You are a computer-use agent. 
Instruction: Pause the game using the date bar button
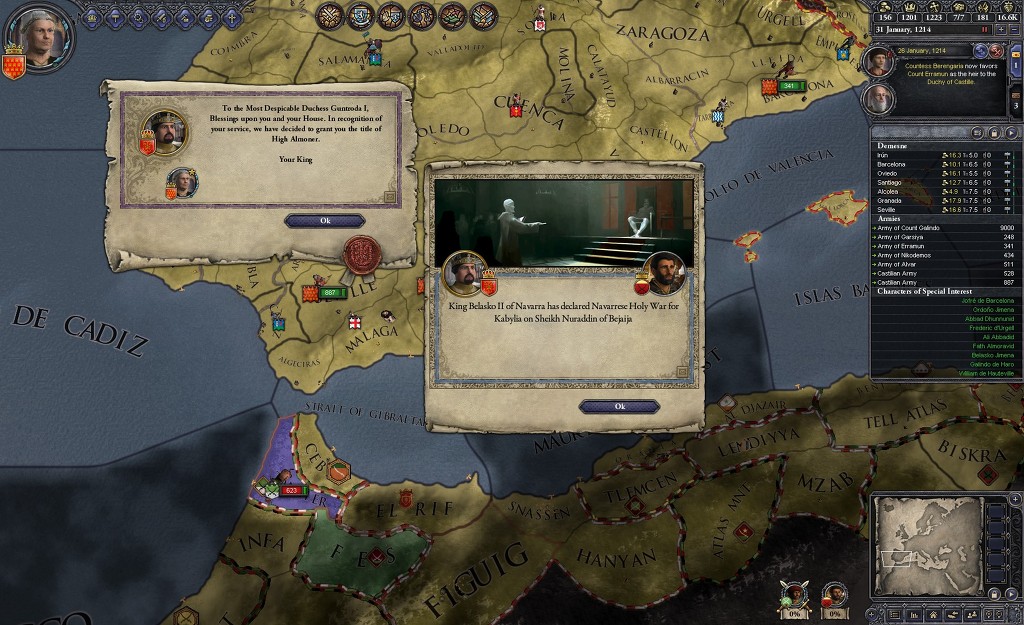click(984, 30)
